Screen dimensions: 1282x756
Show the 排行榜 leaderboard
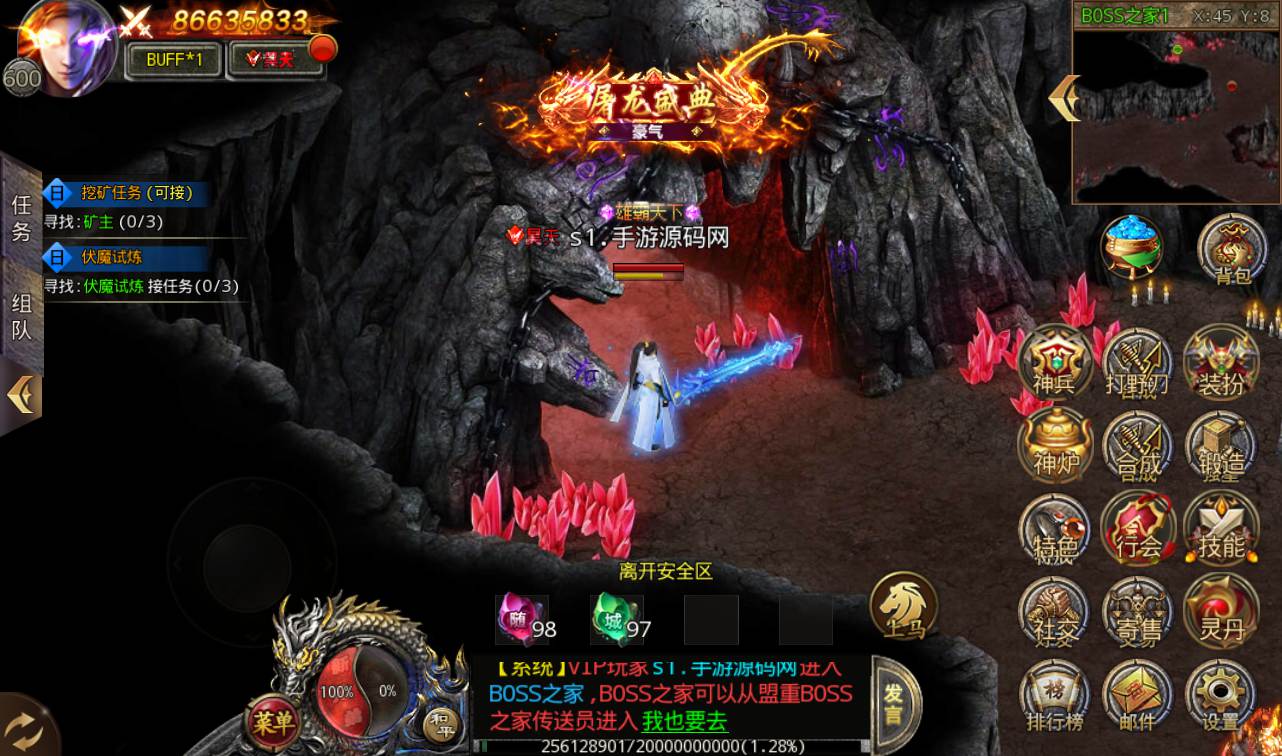(x=1054, y=695)
